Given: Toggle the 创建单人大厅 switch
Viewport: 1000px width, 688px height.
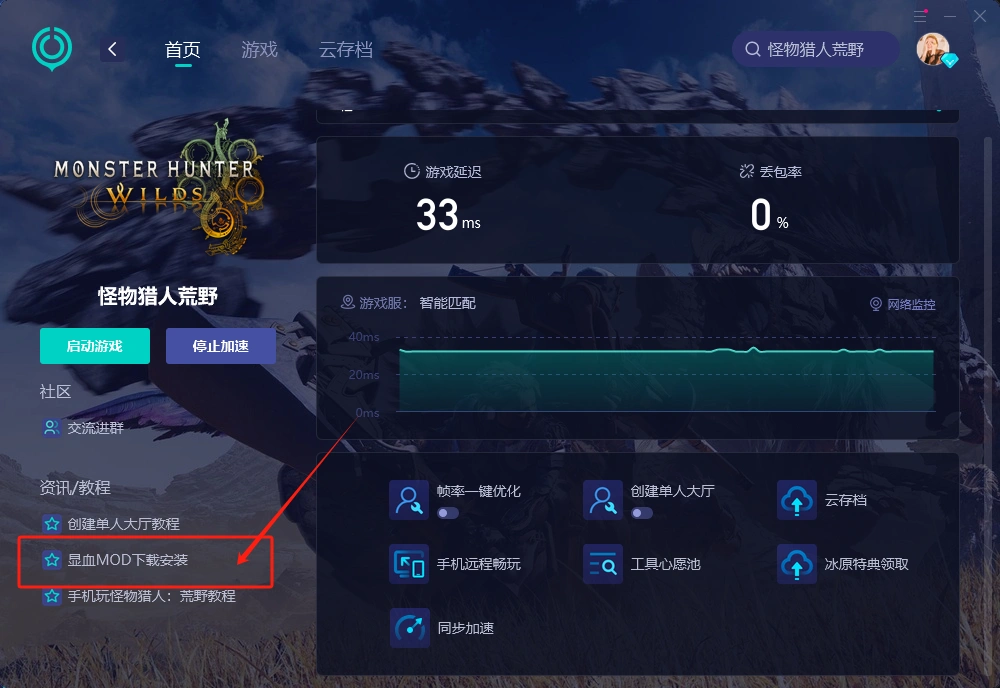Looking at the screenshot, I should pyautogui.click(x=641, y=513).
